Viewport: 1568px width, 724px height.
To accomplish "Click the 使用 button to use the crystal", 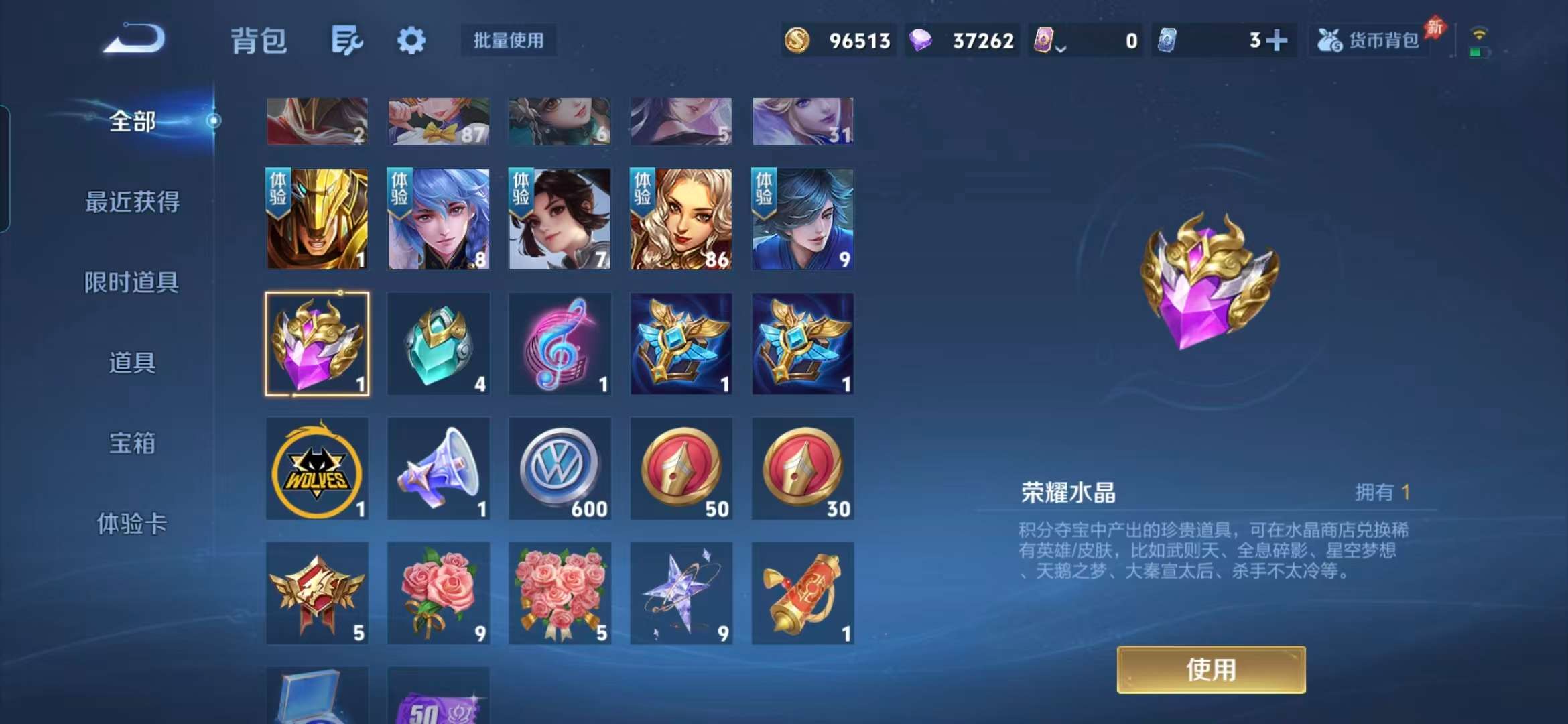I will tap(1210, 670).
